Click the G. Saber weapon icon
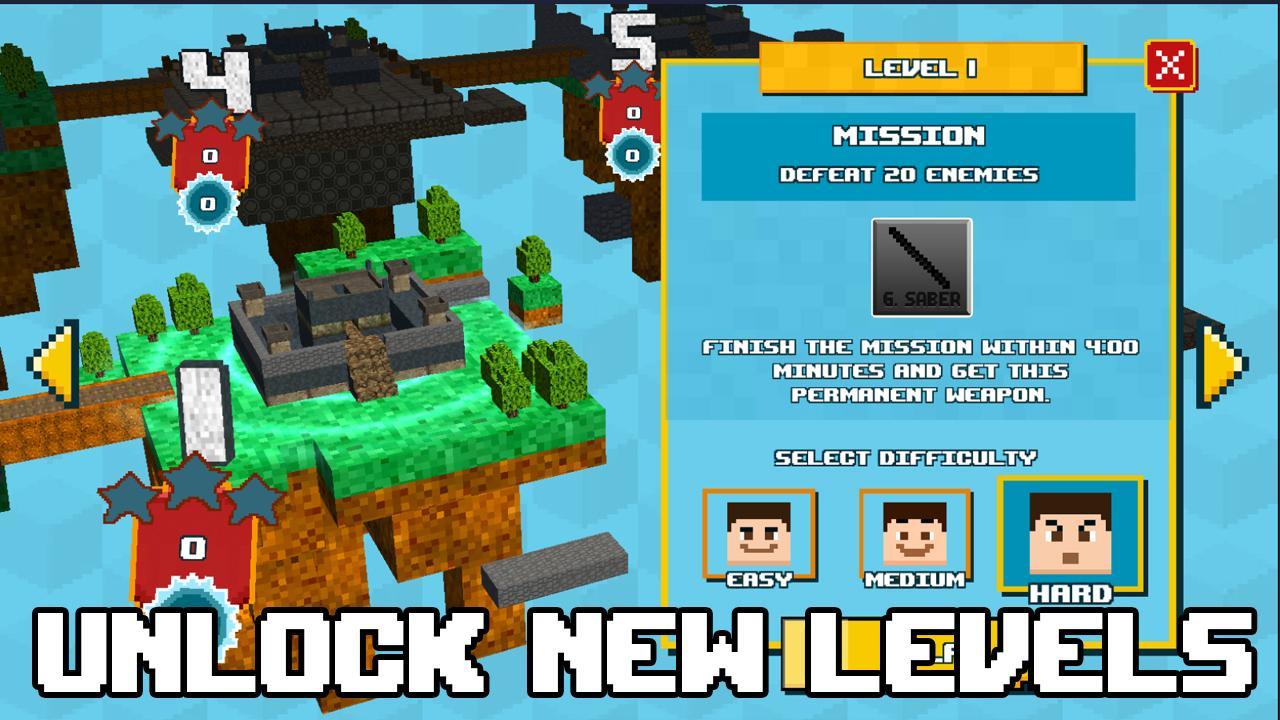 tap(919, 267)
